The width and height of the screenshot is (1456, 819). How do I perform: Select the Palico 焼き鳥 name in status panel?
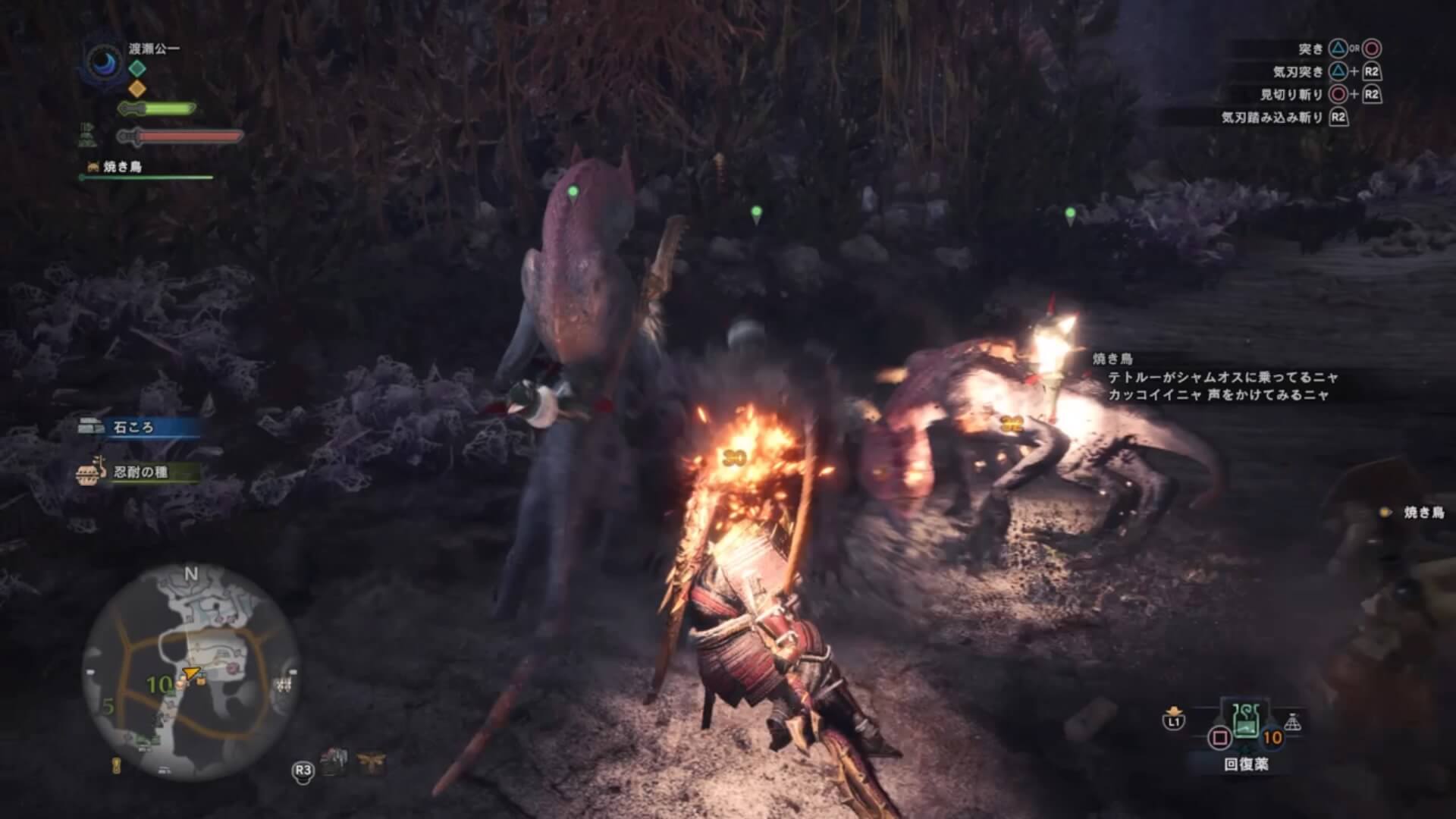click(x=121, y=167)
